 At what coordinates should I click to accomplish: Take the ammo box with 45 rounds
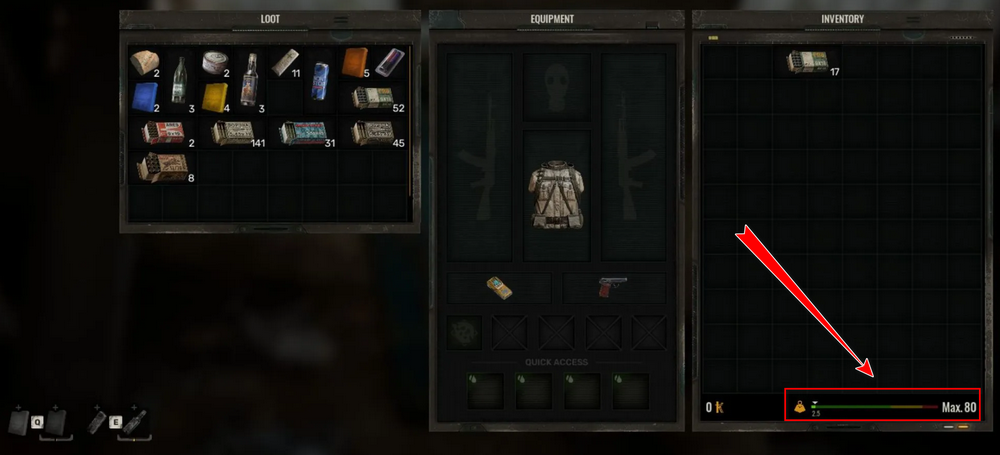tap(373, 132)
